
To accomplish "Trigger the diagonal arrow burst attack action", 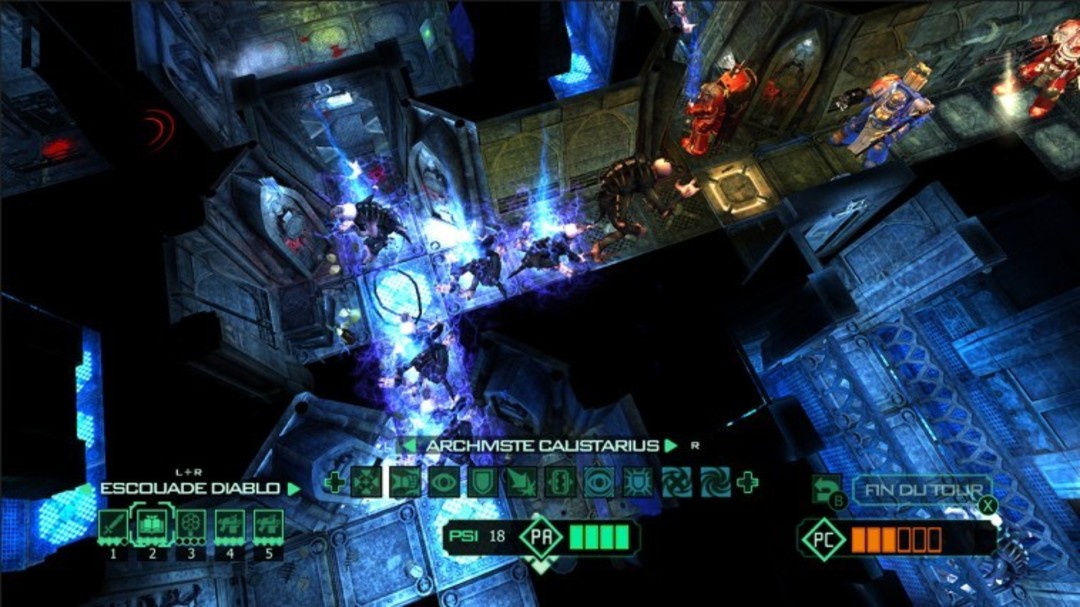I will click(x=521, y=483).
